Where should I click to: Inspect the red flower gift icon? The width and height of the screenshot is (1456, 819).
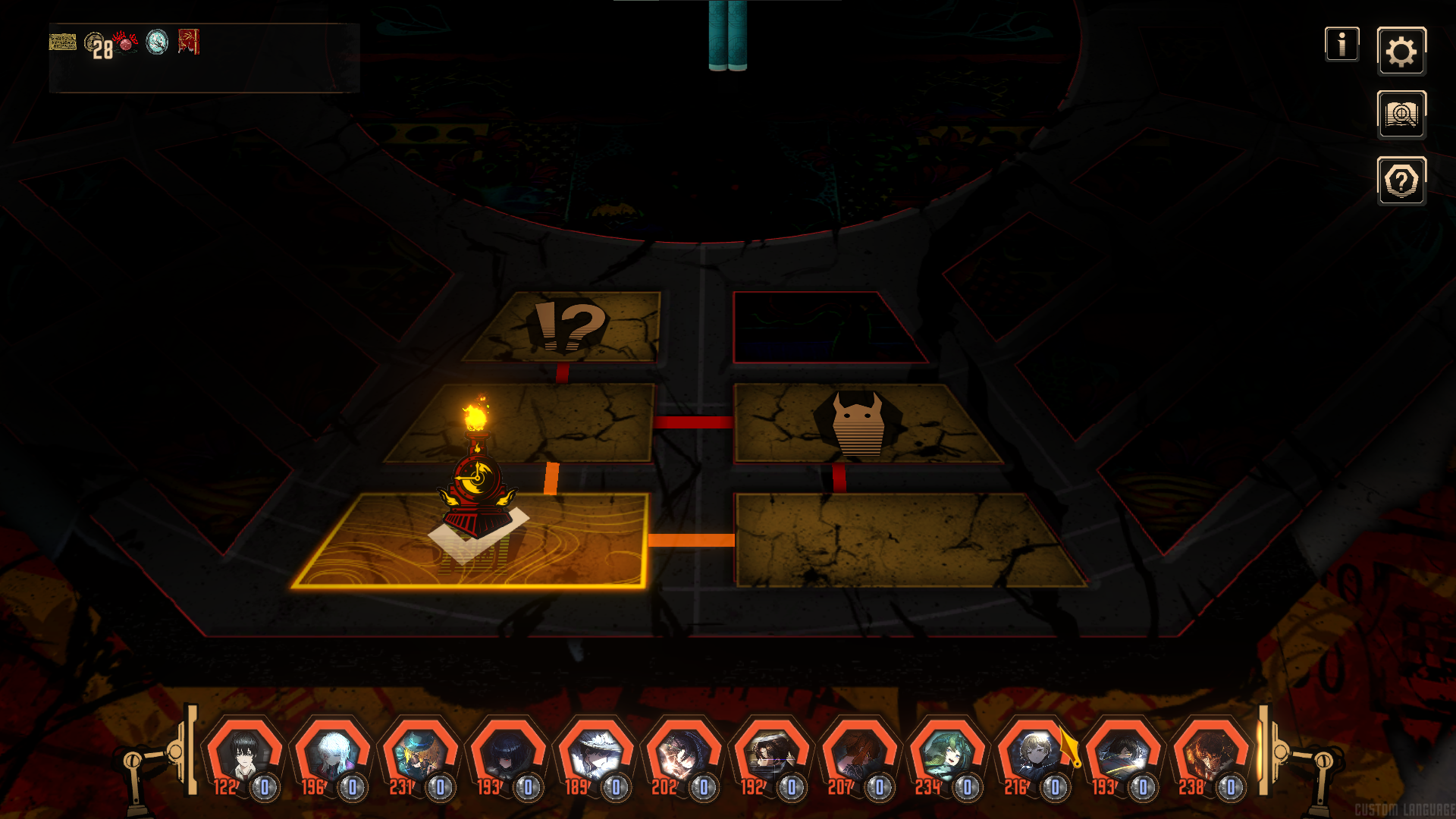point(126,42)
